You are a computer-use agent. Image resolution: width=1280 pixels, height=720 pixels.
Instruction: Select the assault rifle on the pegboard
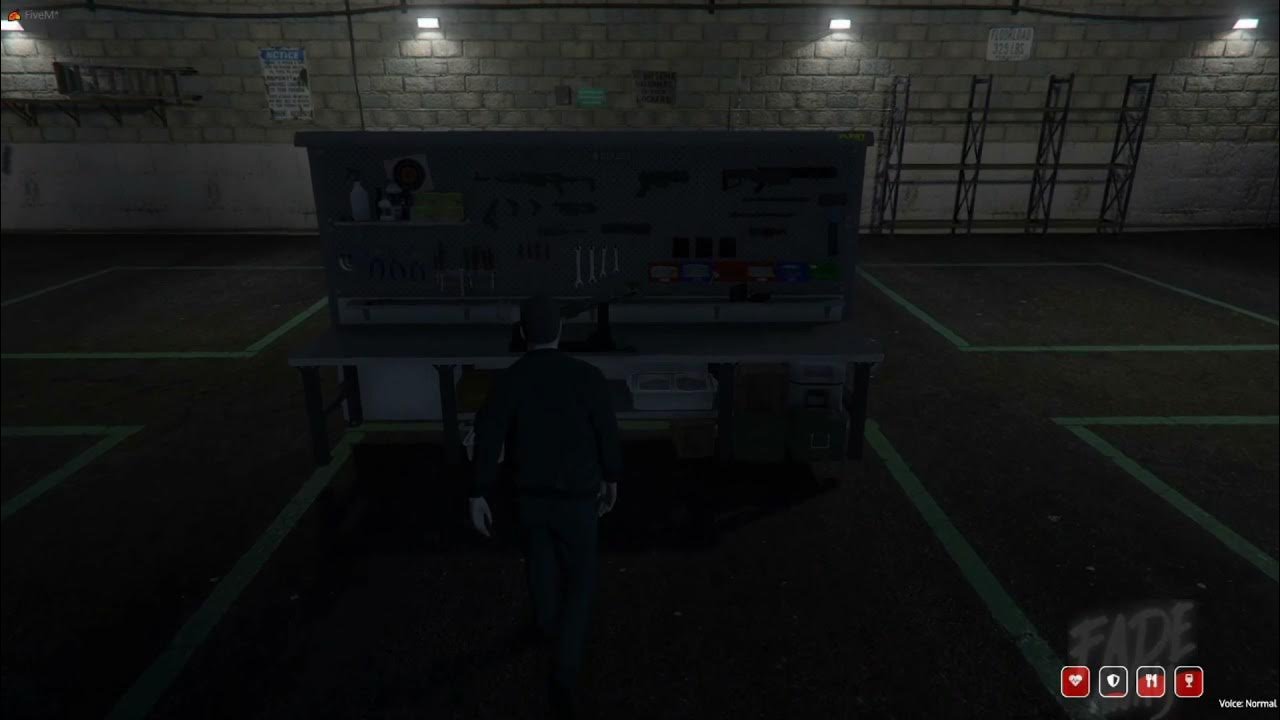(x=533, y=178)
